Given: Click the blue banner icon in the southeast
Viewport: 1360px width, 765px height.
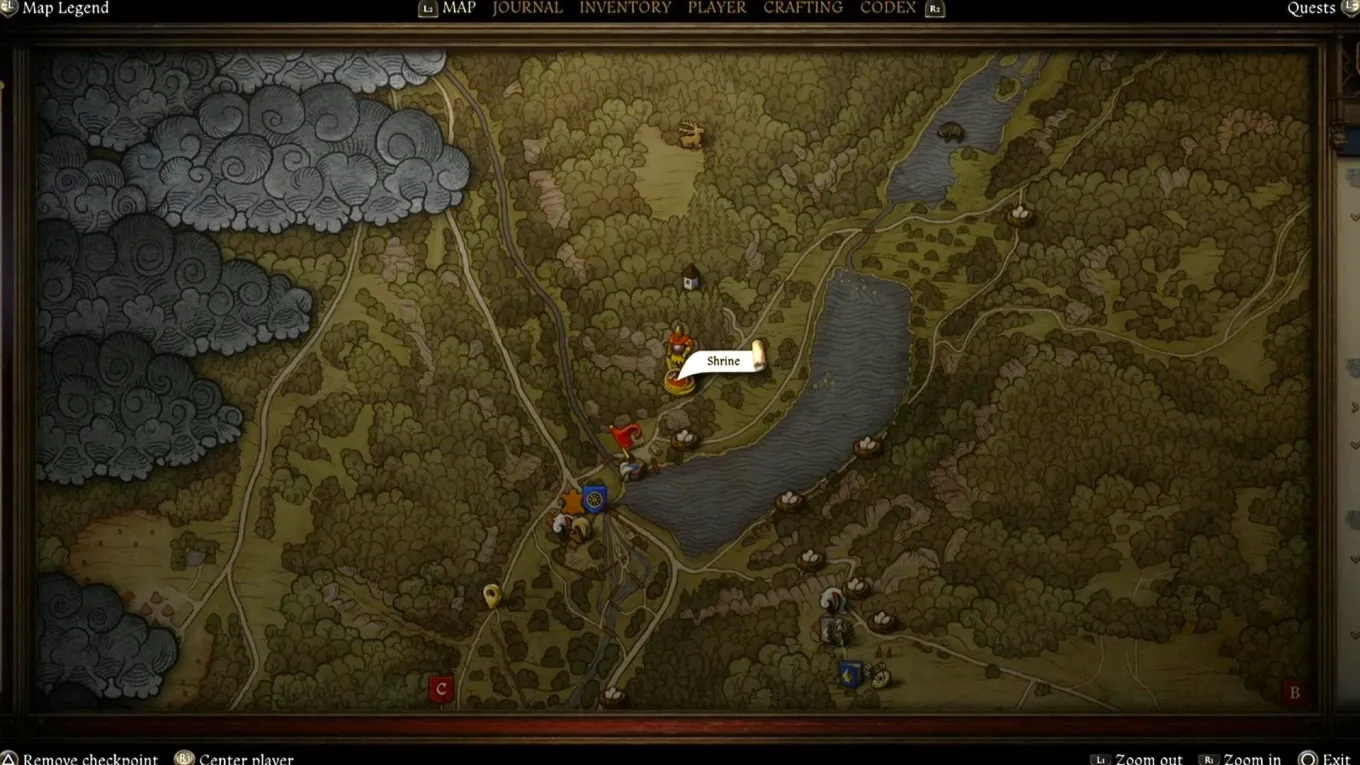Looking at the screenshot, I should (x=849, y=672).
